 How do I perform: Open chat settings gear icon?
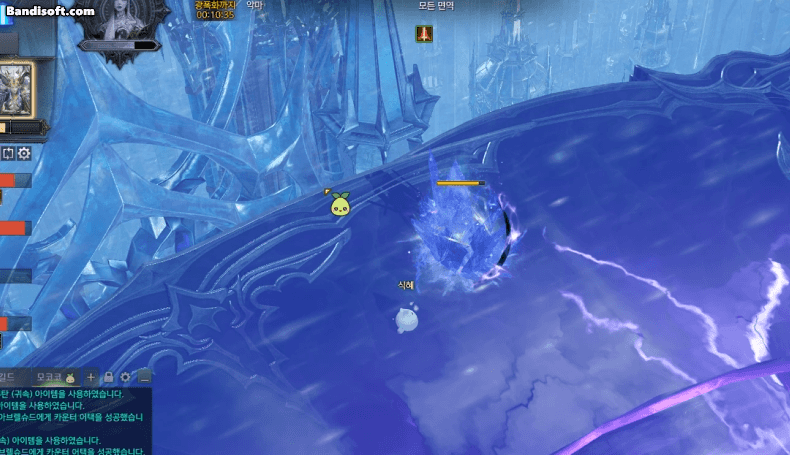[125, 377]
